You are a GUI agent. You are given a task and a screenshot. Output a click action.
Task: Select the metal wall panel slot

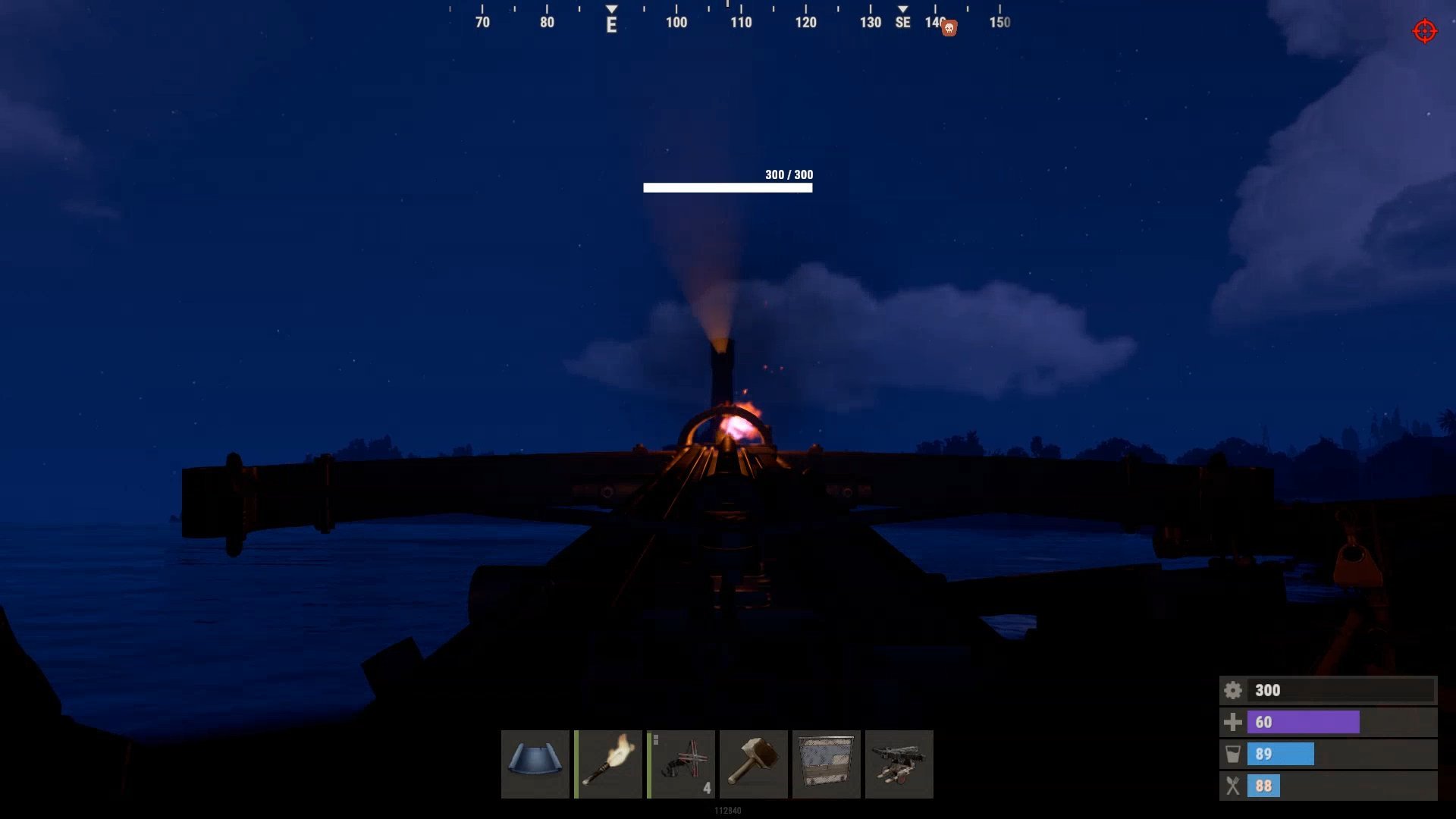point(826,764)
